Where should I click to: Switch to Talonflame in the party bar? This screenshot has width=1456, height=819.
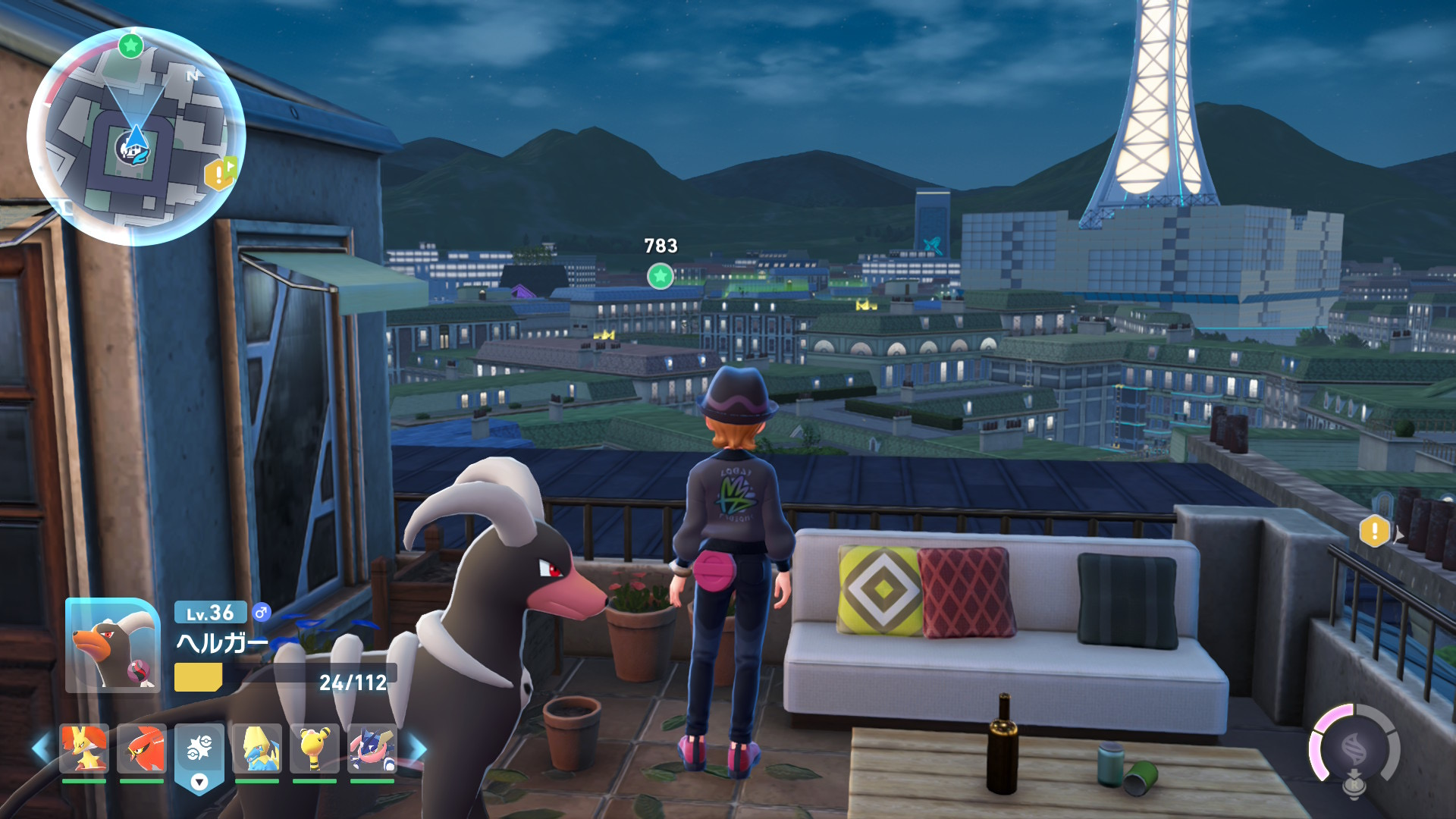(142, 748)
